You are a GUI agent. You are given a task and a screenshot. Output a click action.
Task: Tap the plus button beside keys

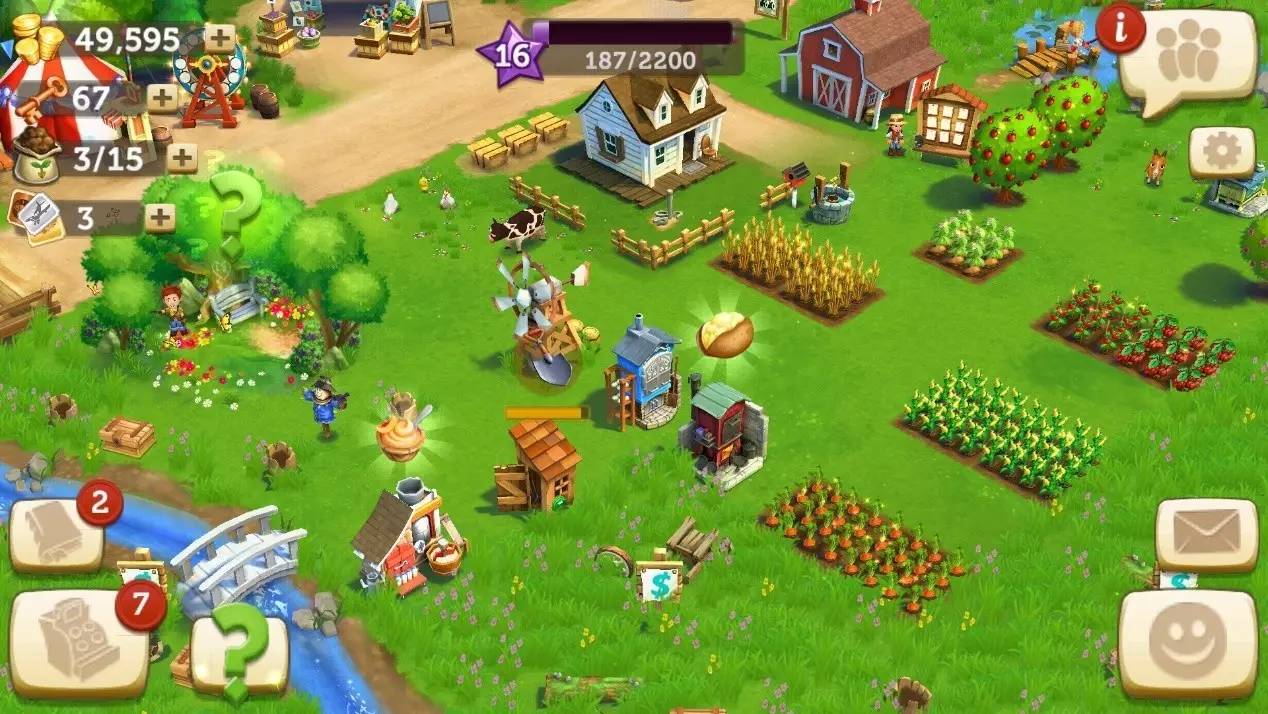(x=162, y=98)
